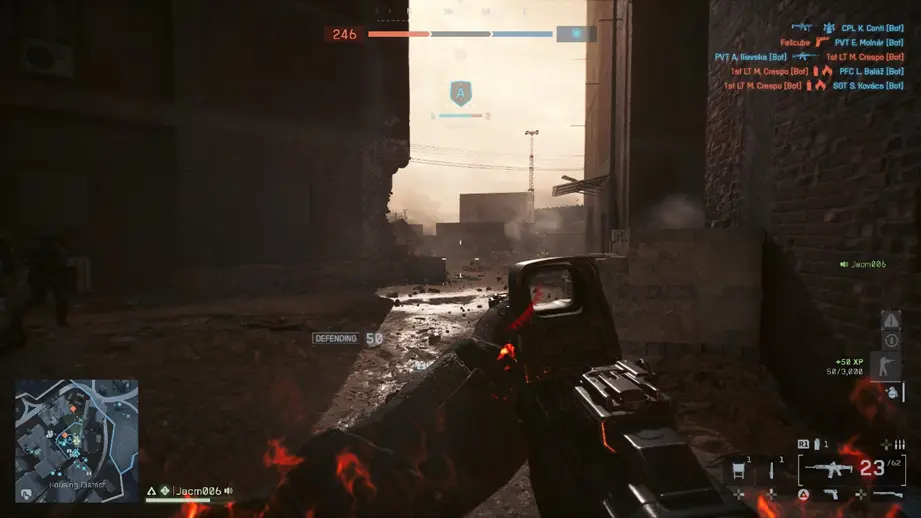
Task: Switch to the pistol sidearm icon
Action: (832, 495)
